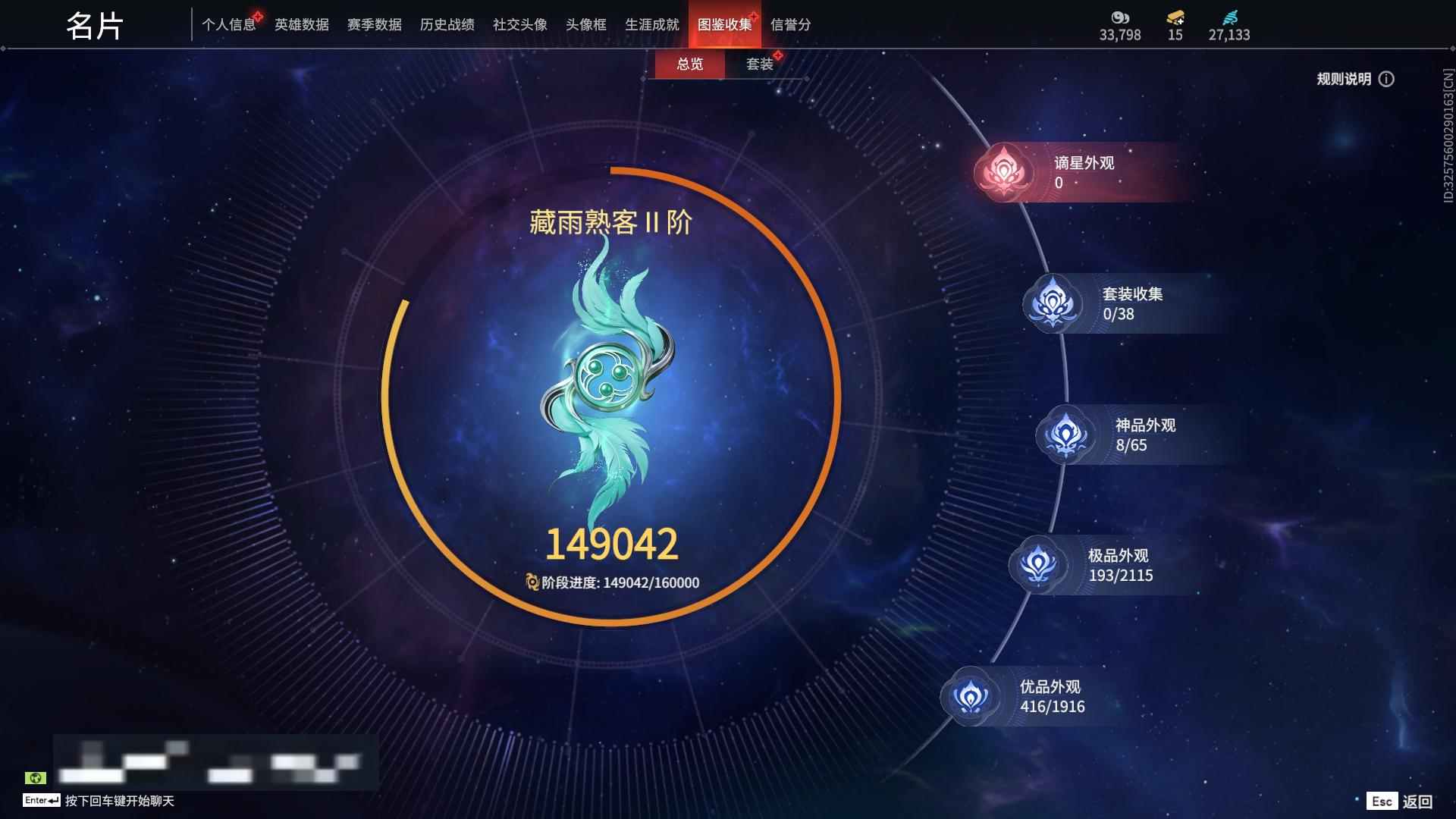This screenshot has height=819, width=1456.
Task: Open the 个人信息 menu item
Action: click(x=229, y=24)
